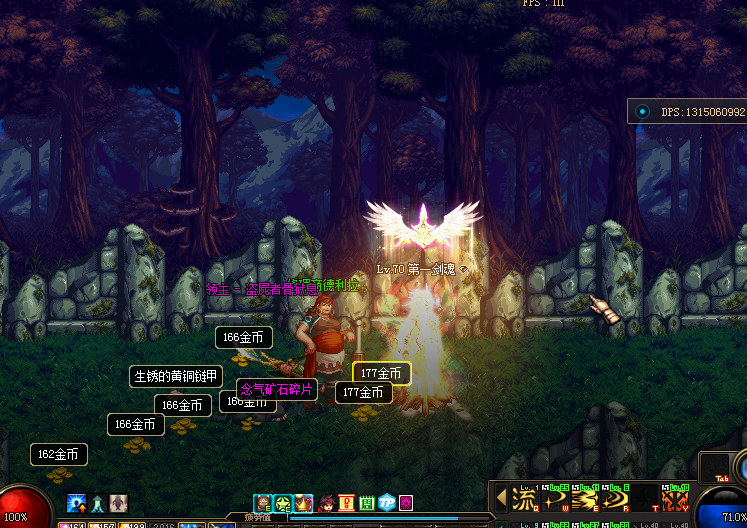Select the red-haired character portrait icon

[325, 502]
